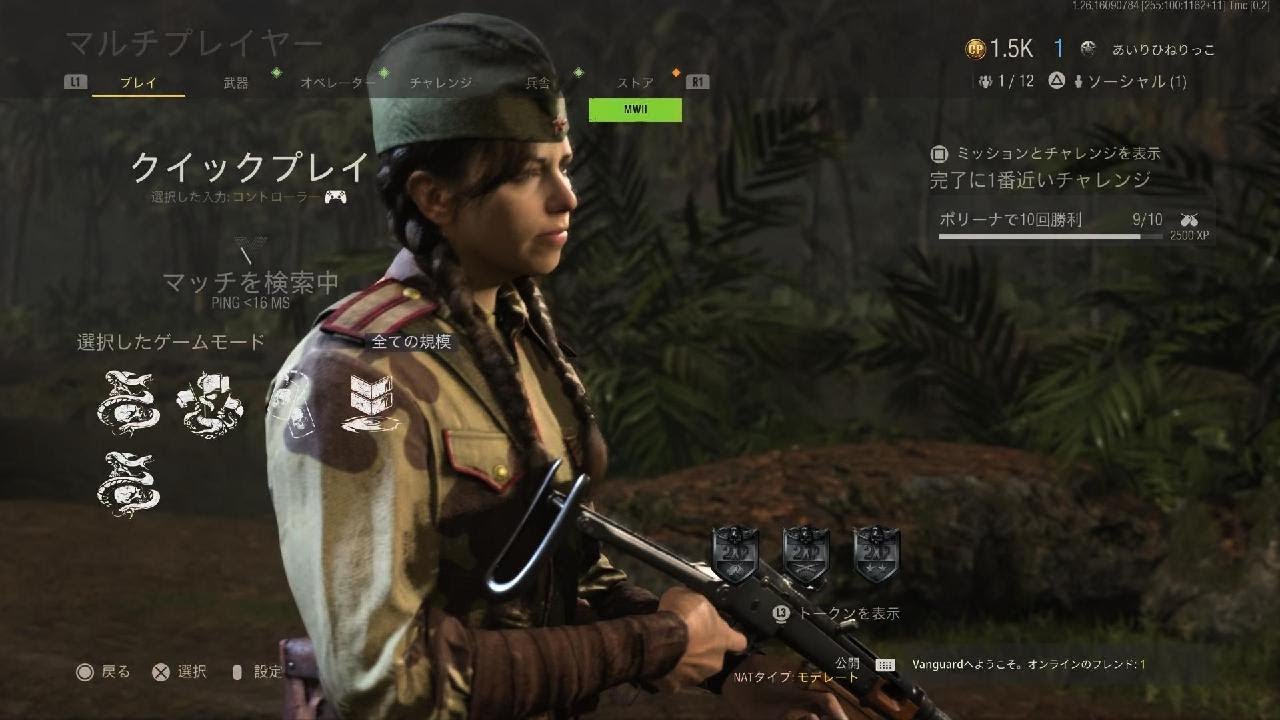Open the 兵舎 barracks tab
Screen dimensions: 1280x720
[538, 83]
